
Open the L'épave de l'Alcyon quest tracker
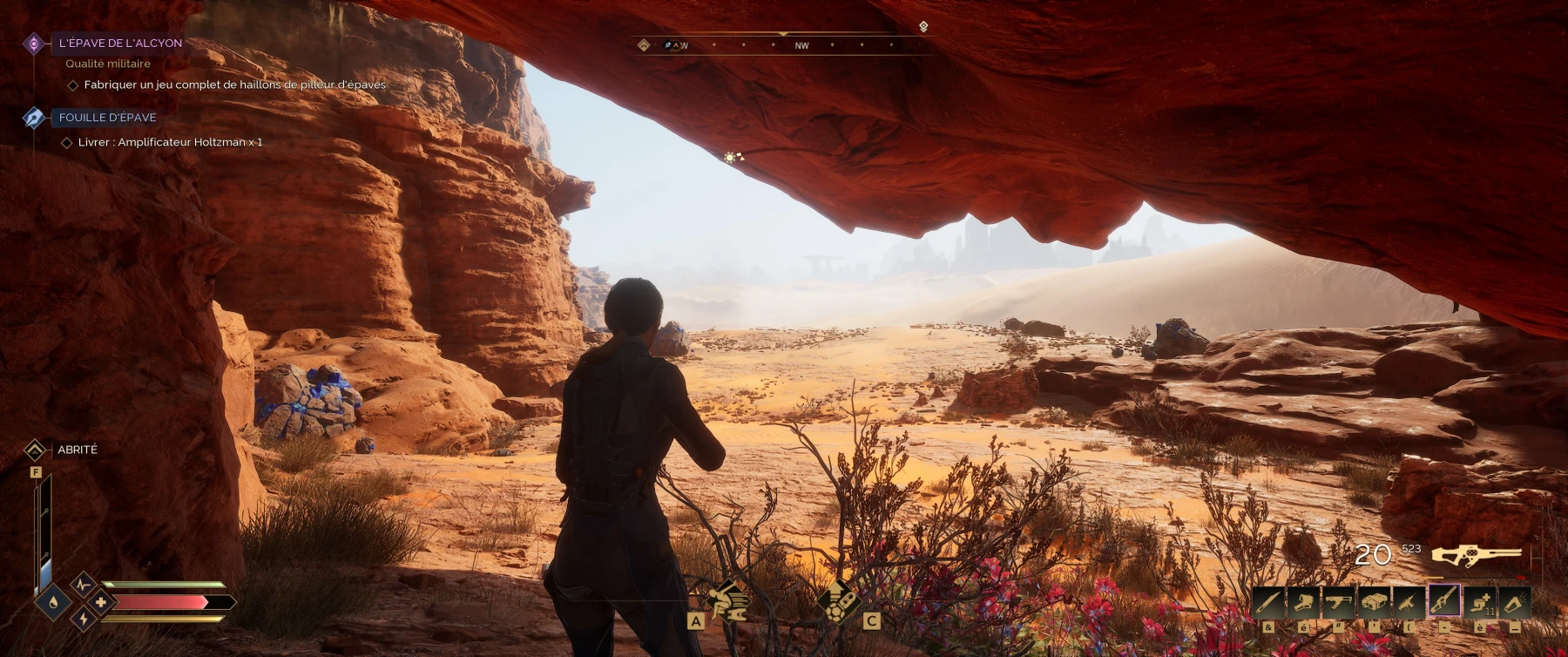[x=120, y=43]
